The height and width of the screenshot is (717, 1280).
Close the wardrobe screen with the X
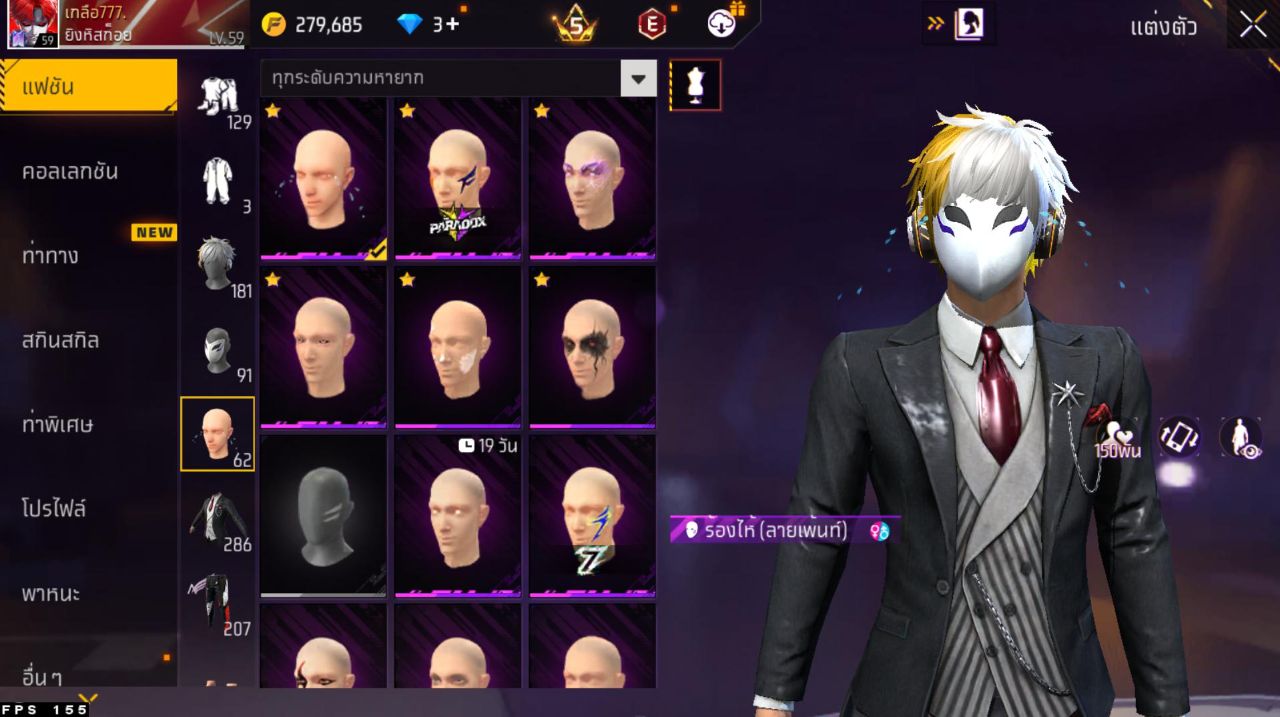tap(1252, 26)
